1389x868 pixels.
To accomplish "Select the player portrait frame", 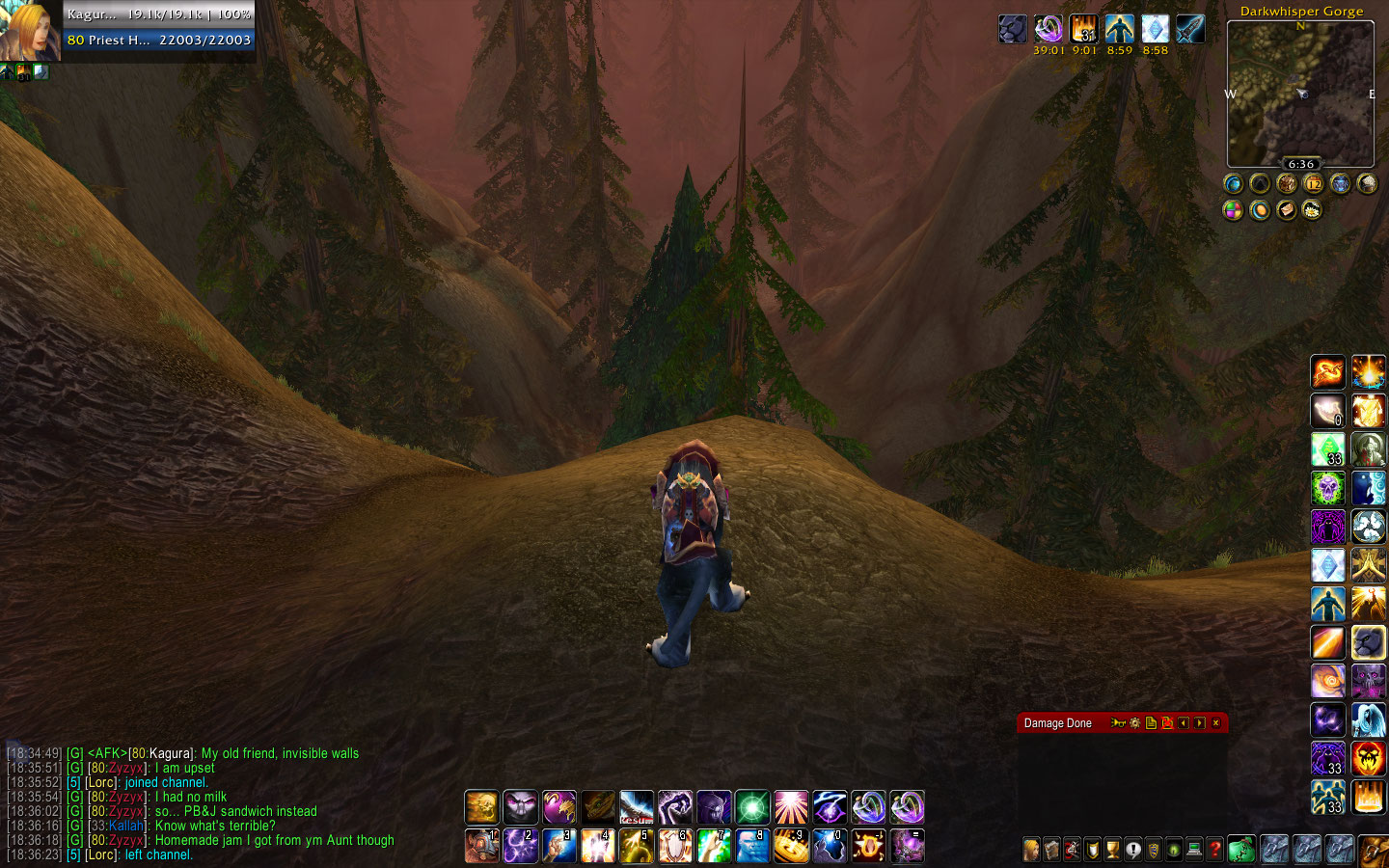I will [30, 30].
